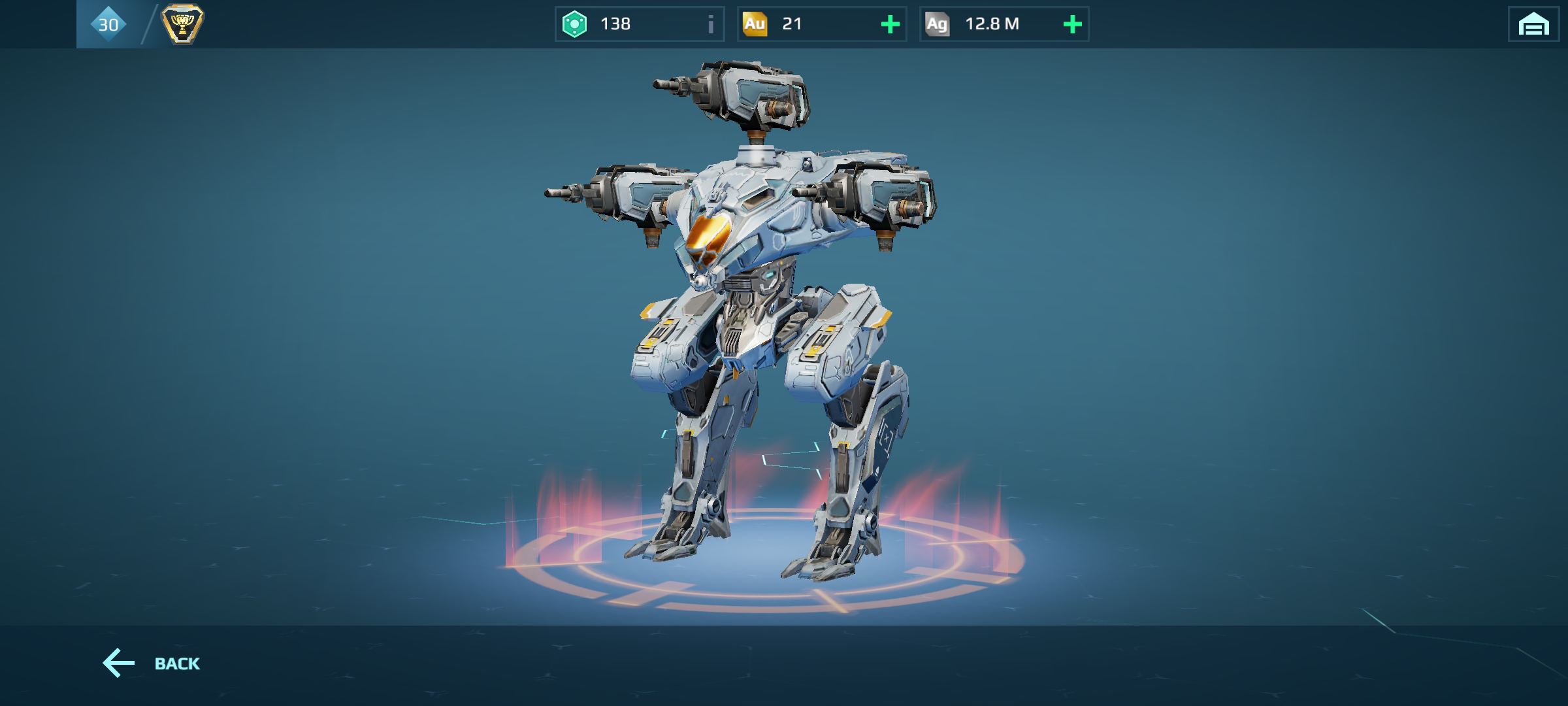This screenshot has height=706, width=1568.
Task: Add more silver with the Ag plus
Action: [x=1072, y=25]
